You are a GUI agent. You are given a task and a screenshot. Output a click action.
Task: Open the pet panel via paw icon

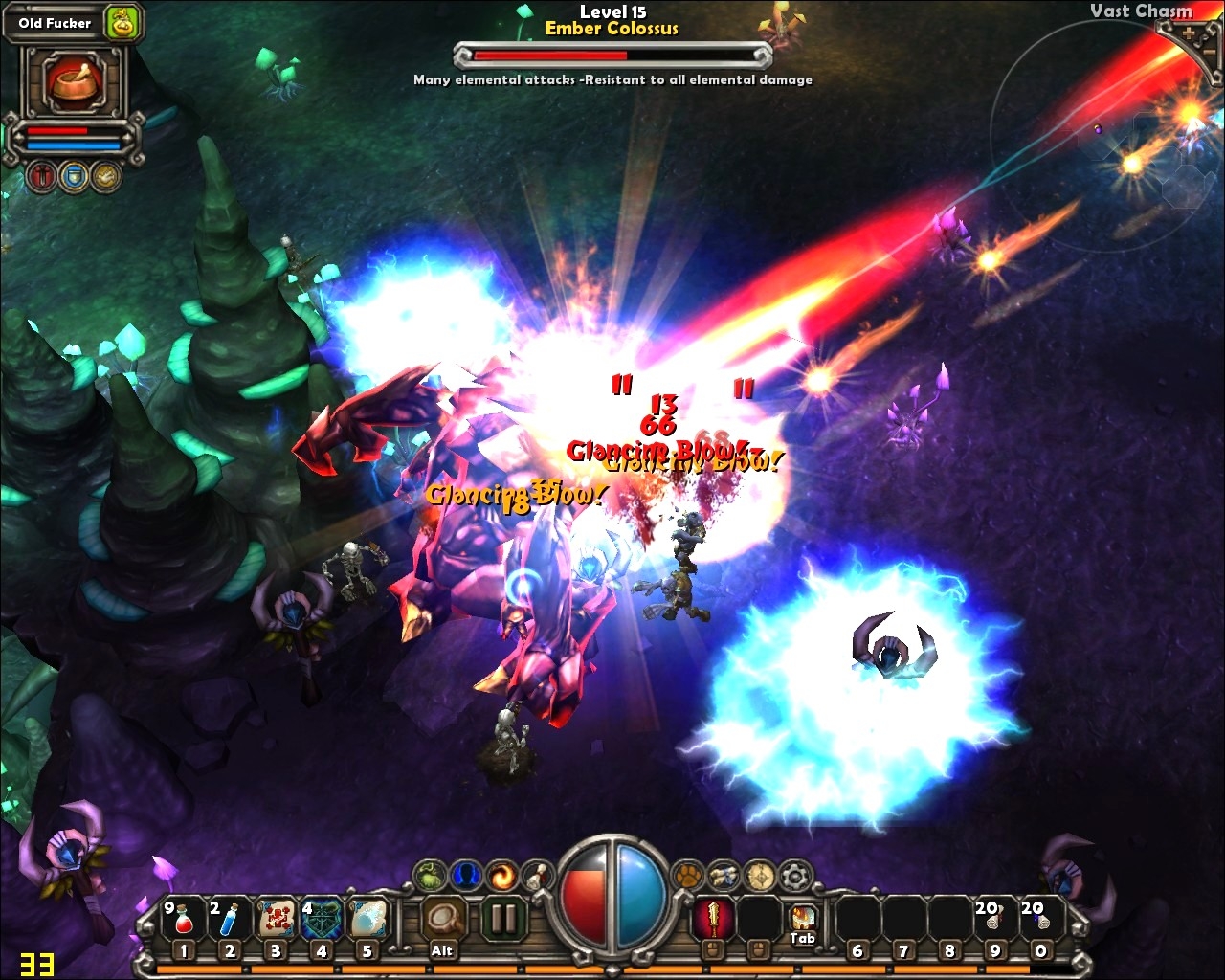tap(688, 874)
